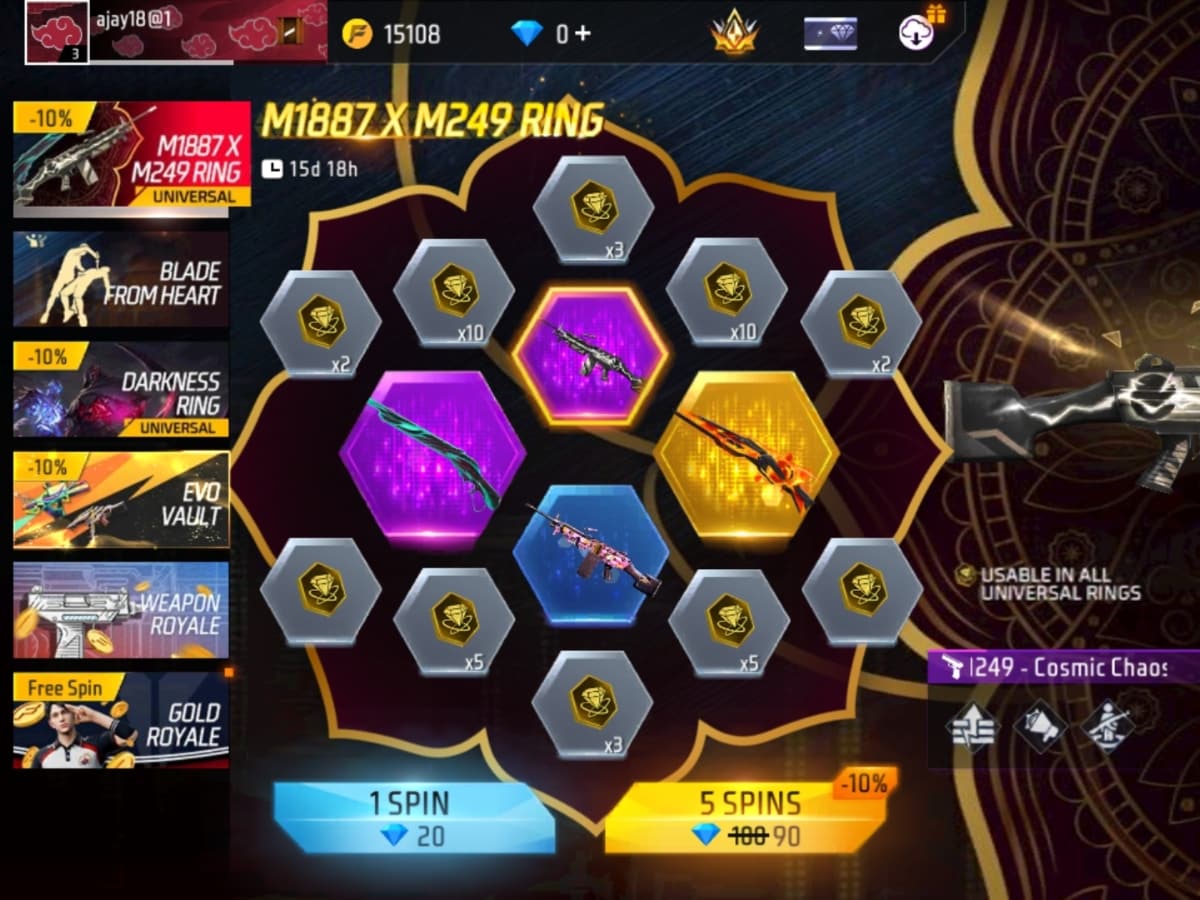The width and height of the screenshot is (1200, 900).
Task: Open the Weapon Royale event
Action: (121, 609)
